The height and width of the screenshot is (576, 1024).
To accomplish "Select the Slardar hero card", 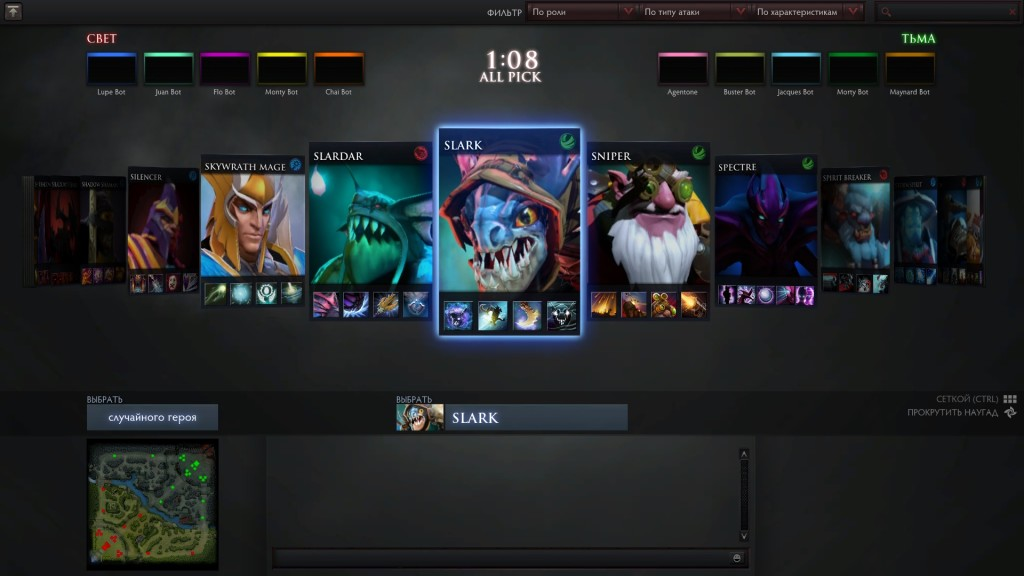I will 370,228.
